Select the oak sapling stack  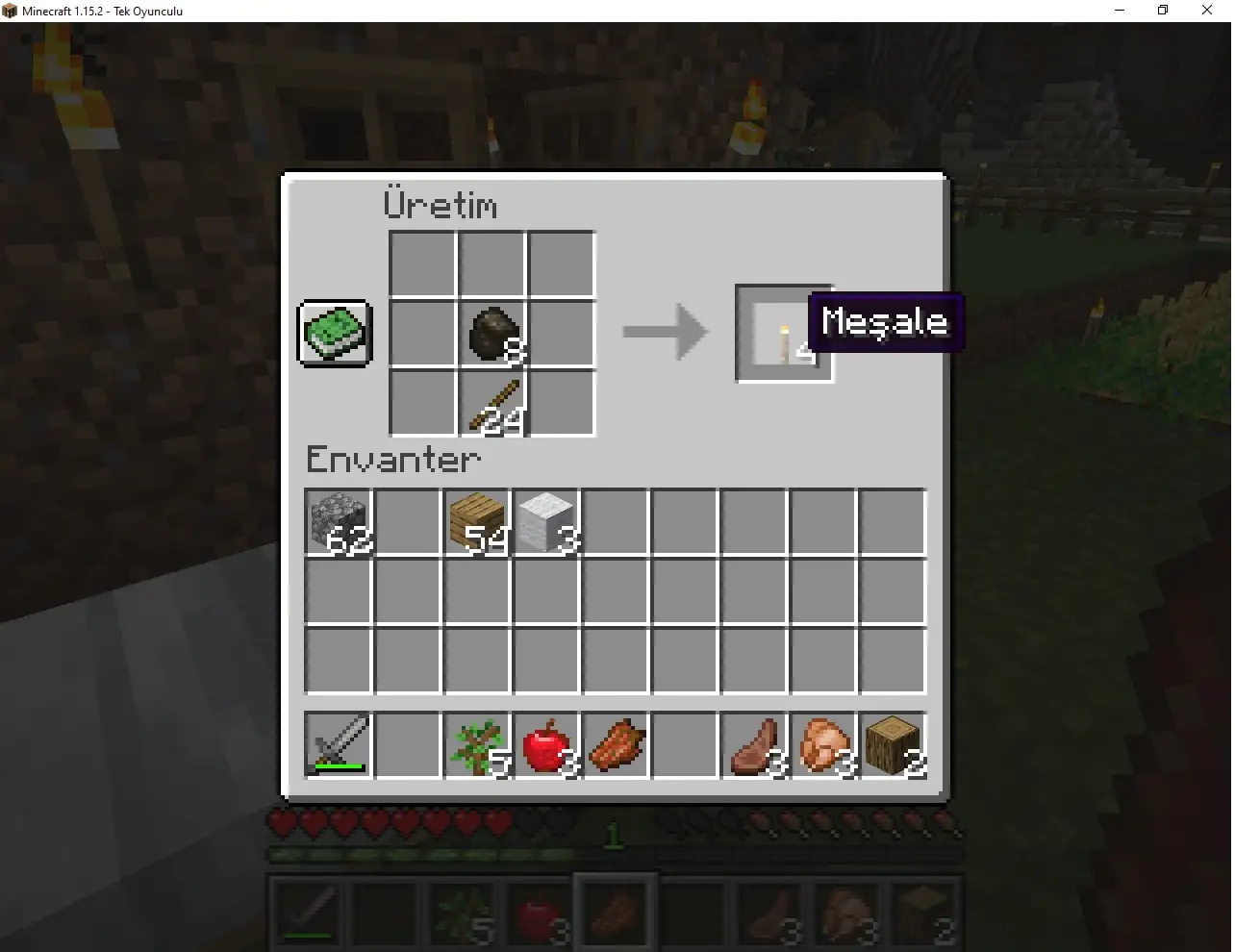pyautogui.click(x=476, y=745)
